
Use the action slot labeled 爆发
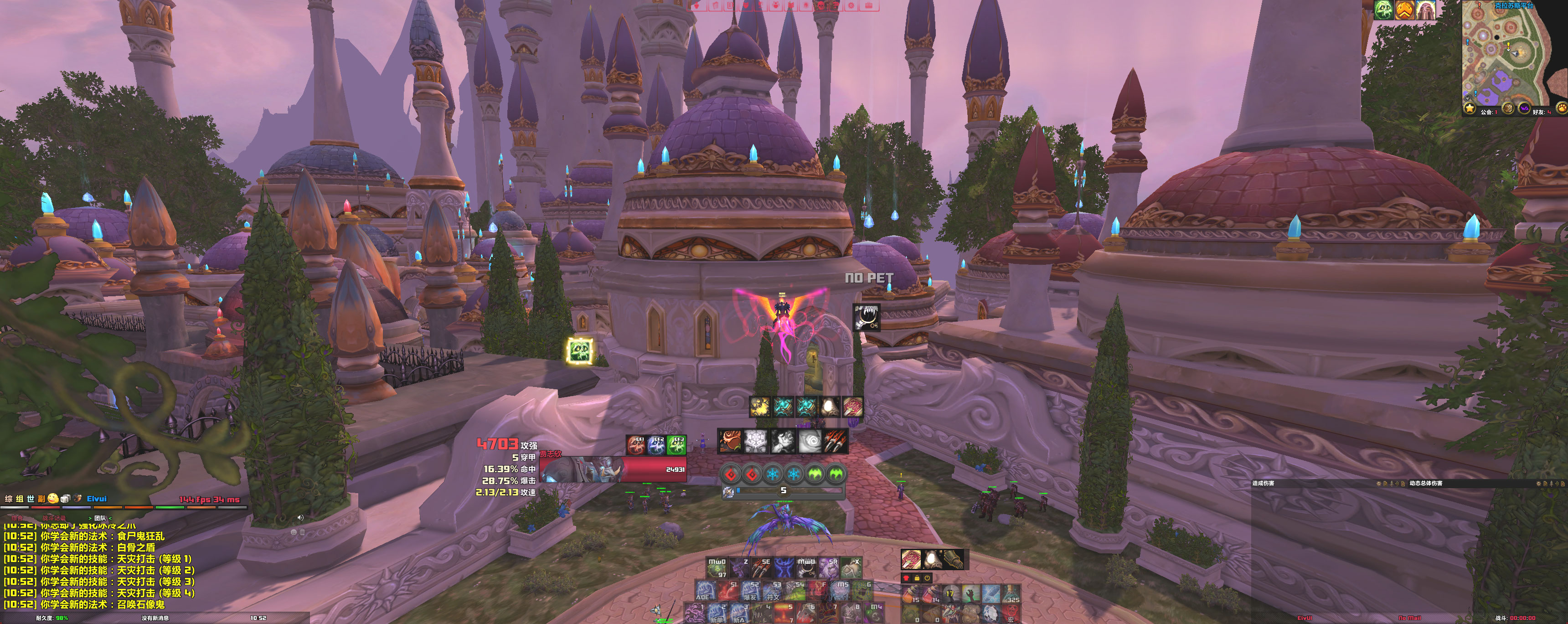[751, 591]
